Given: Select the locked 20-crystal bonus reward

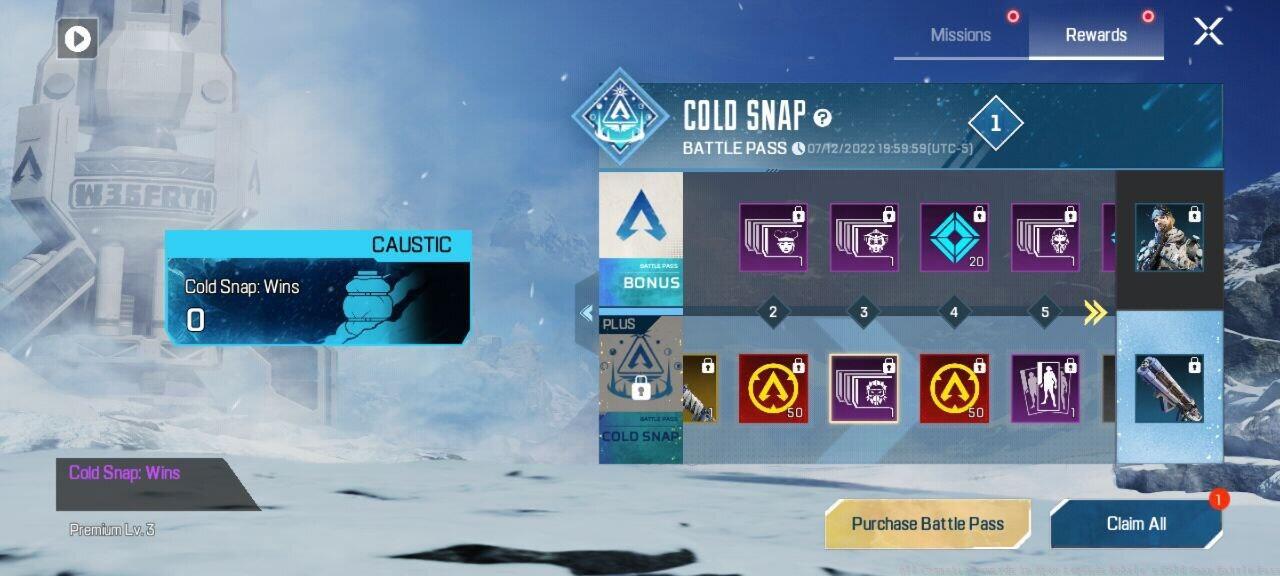Looking at the screenshot, I should 954,238.
